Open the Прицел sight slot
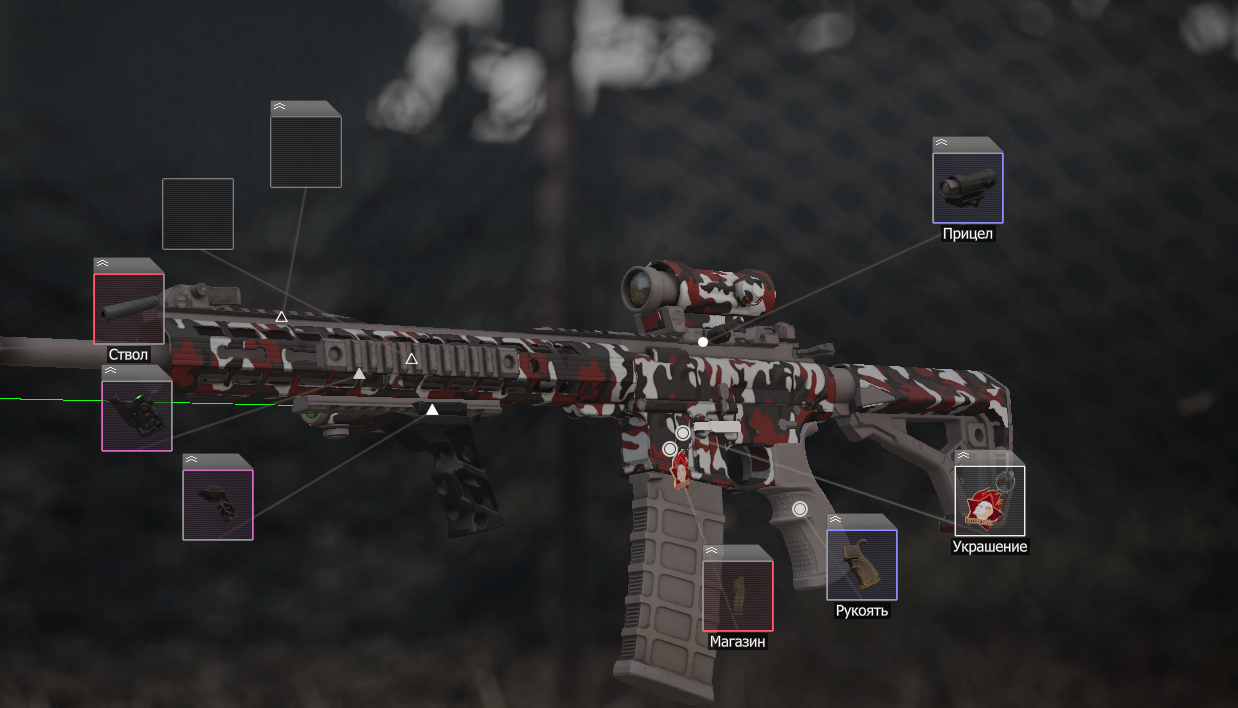 point(968,188)
